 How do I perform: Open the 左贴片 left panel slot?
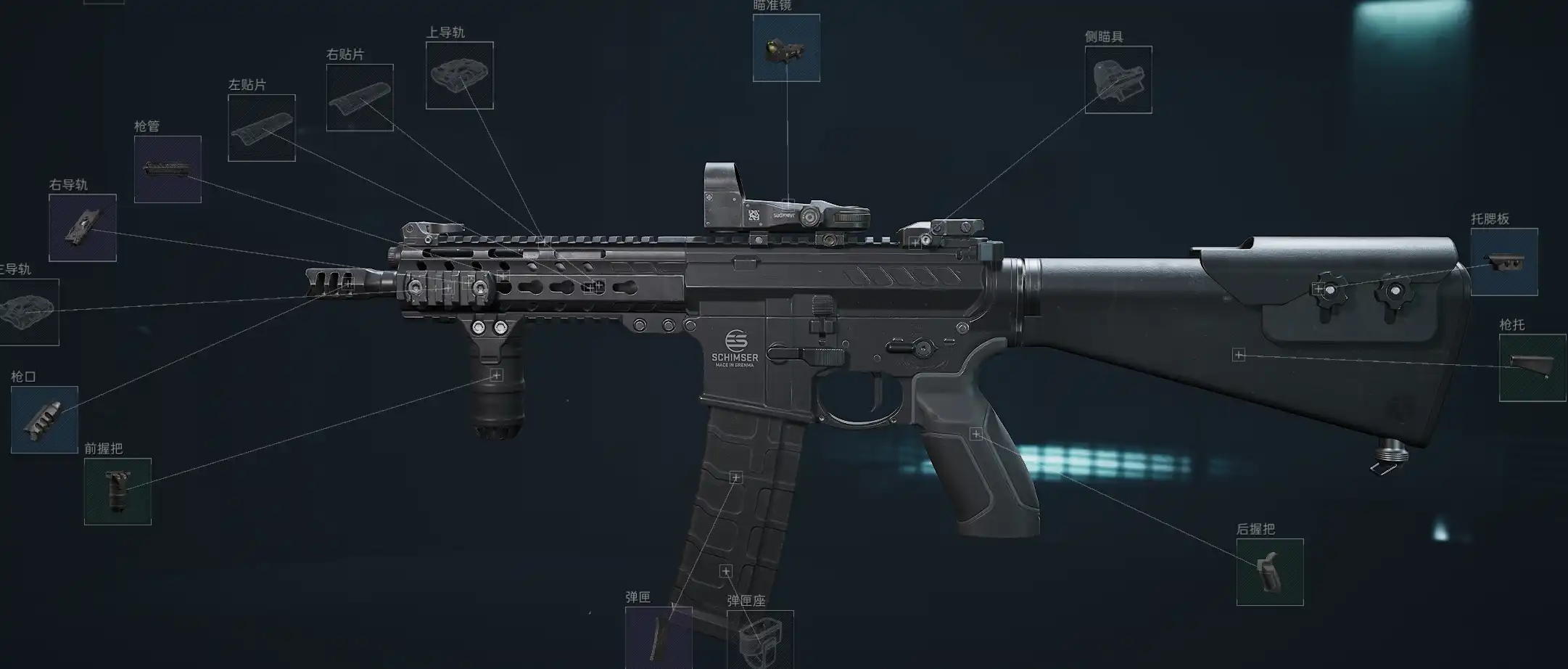262,128
